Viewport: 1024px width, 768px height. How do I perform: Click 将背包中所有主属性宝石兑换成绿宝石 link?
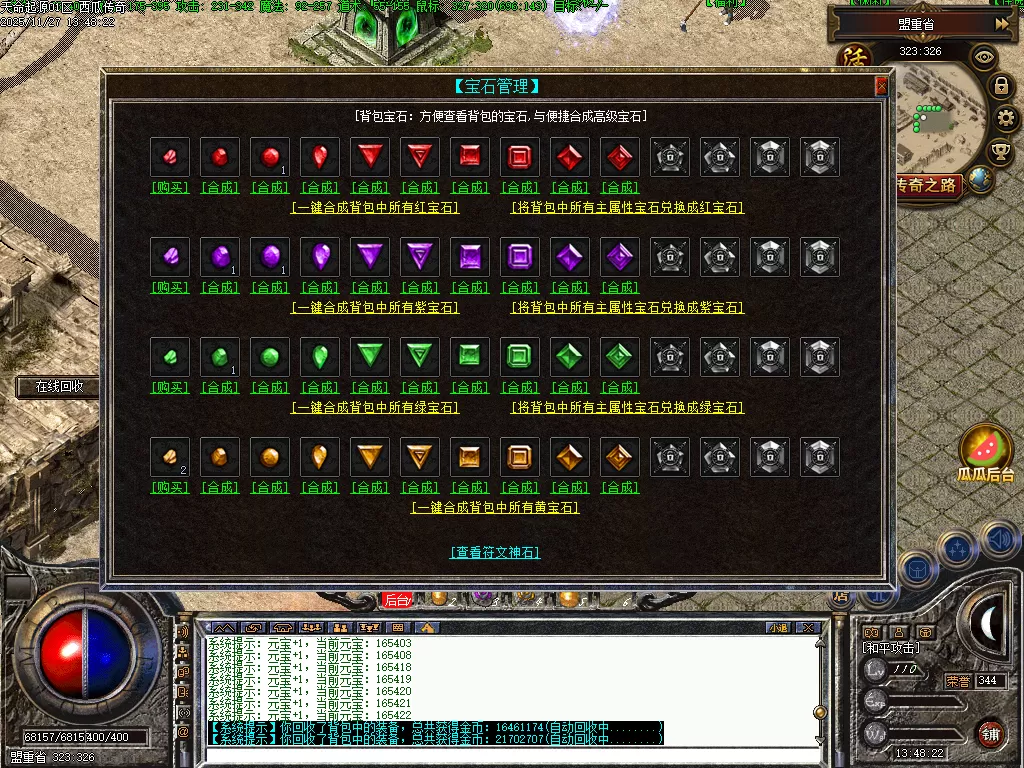click(x=627, y=408)
